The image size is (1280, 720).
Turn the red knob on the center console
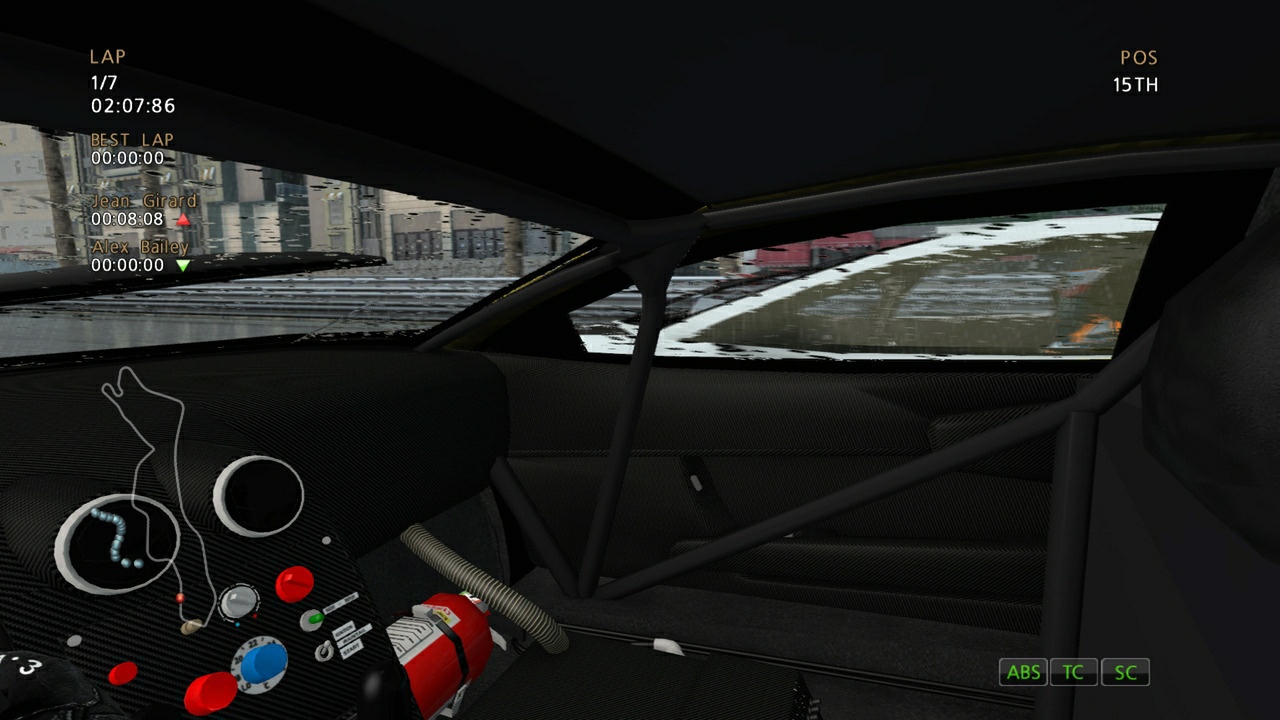[x=293, y=582]
